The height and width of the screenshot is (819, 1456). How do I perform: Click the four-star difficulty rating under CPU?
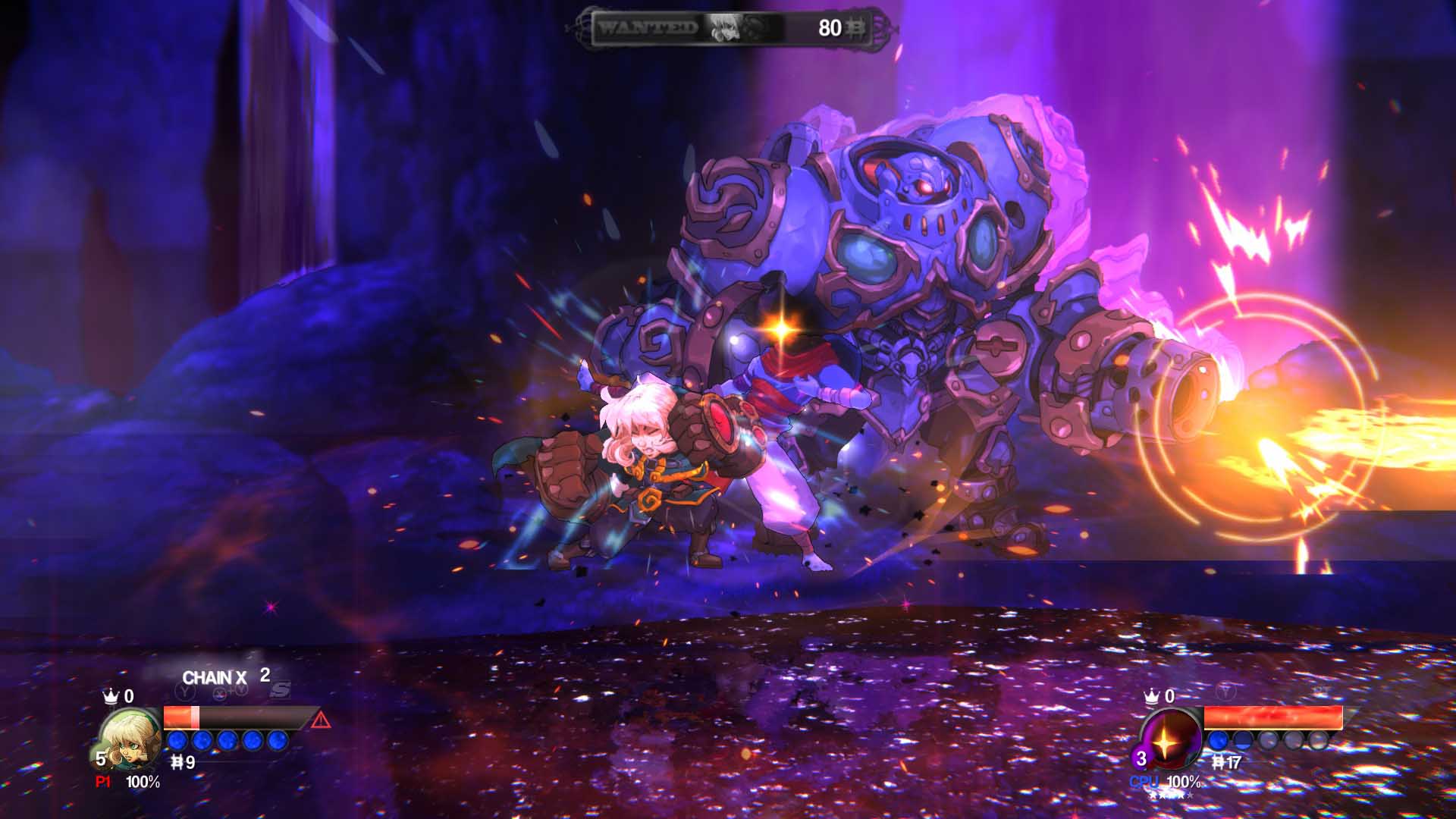[x=1170, y=795]
